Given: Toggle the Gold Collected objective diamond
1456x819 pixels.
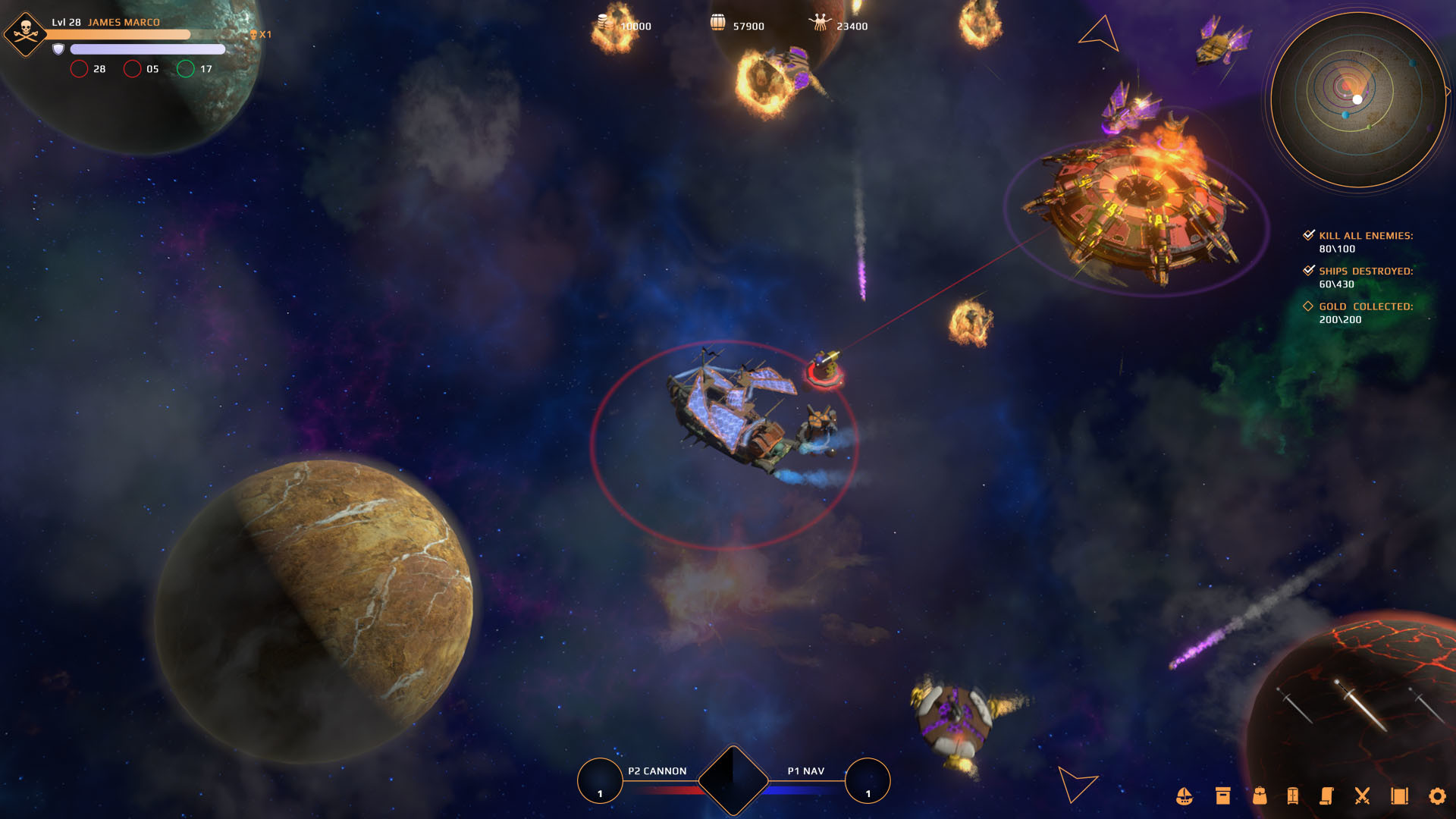Looking at the screenshot, I should coord(1307,306).
